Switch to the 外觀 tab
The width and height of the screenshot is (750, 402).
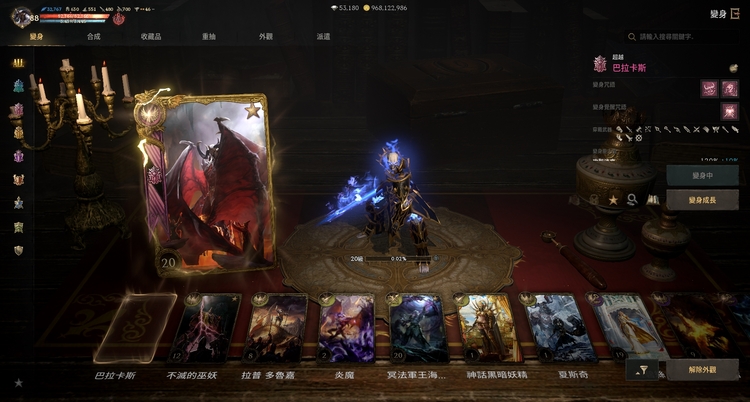click(x=265, y=36)
